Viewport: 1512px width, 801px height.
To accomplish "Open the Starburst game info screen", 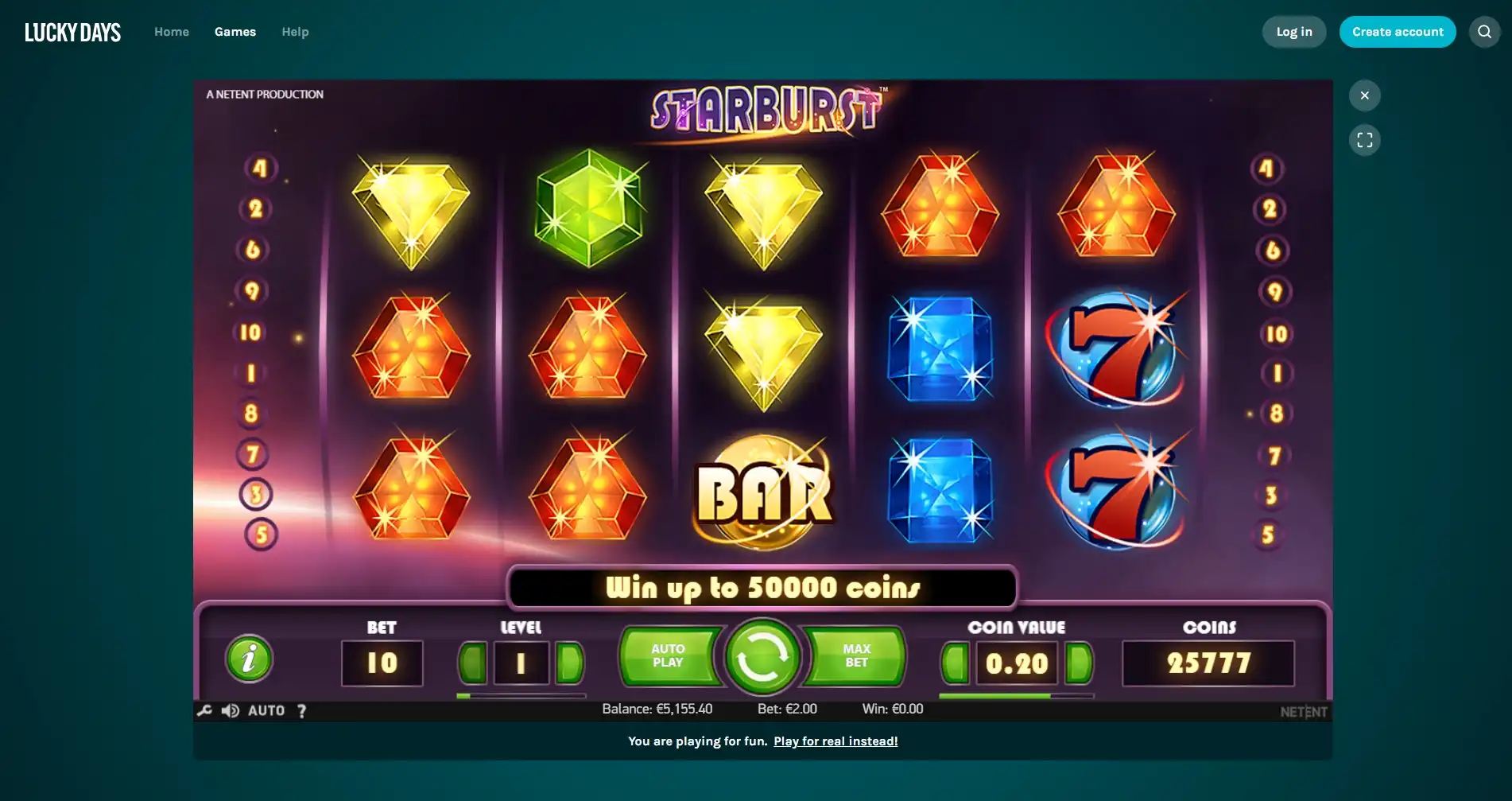I will [249, 658].
